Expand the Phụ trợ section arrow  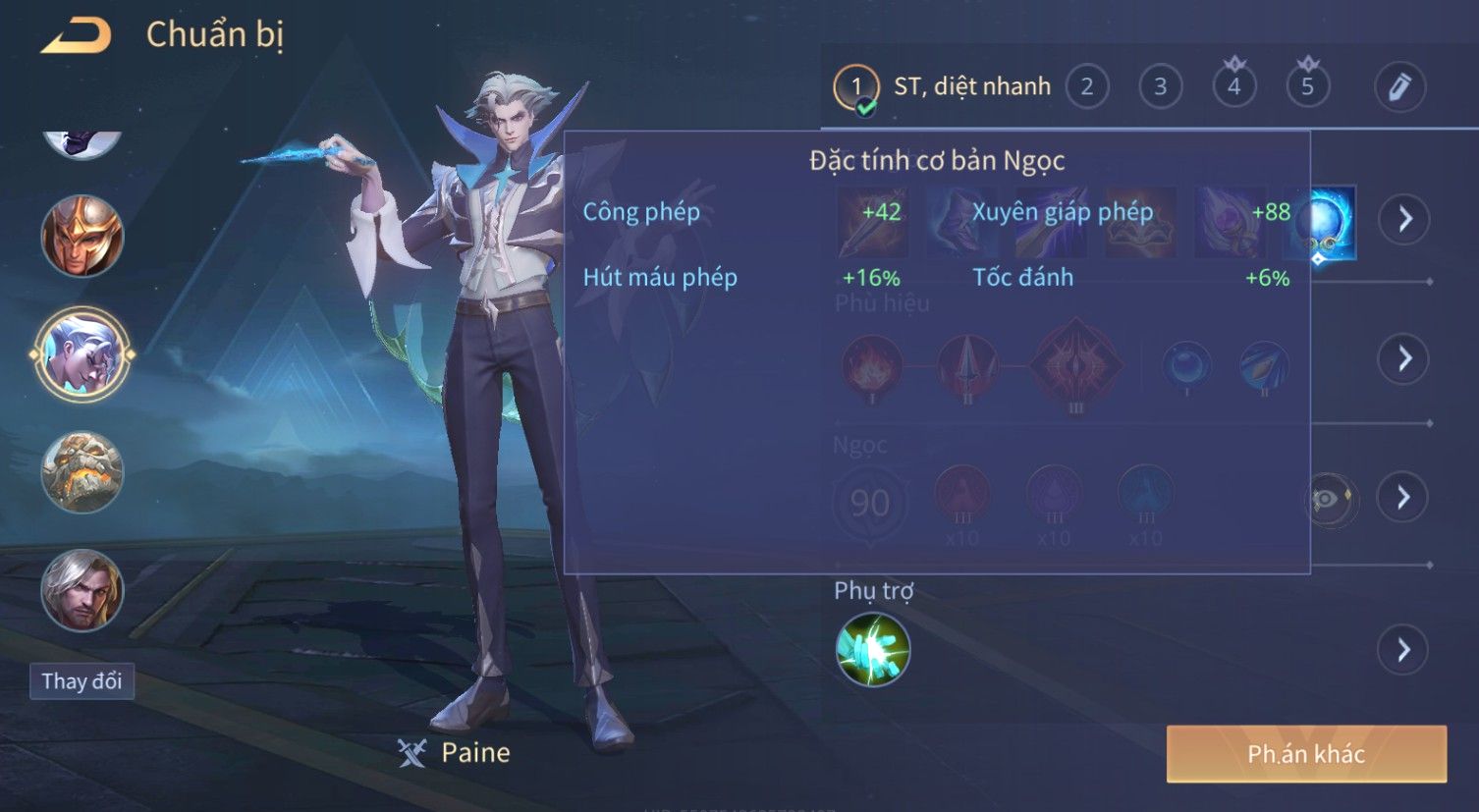[x=1404, y=650]
